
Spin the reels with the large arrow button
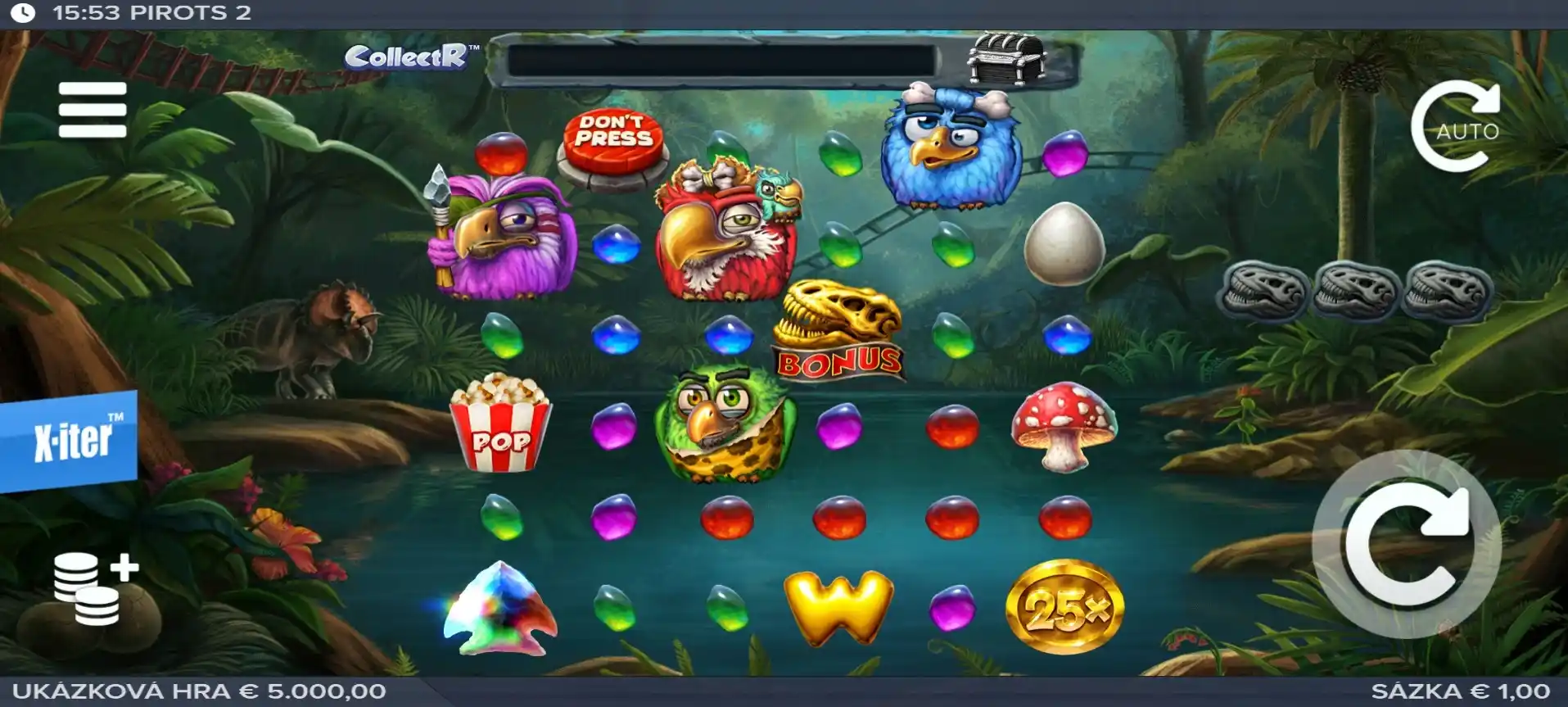[1406, 545]
